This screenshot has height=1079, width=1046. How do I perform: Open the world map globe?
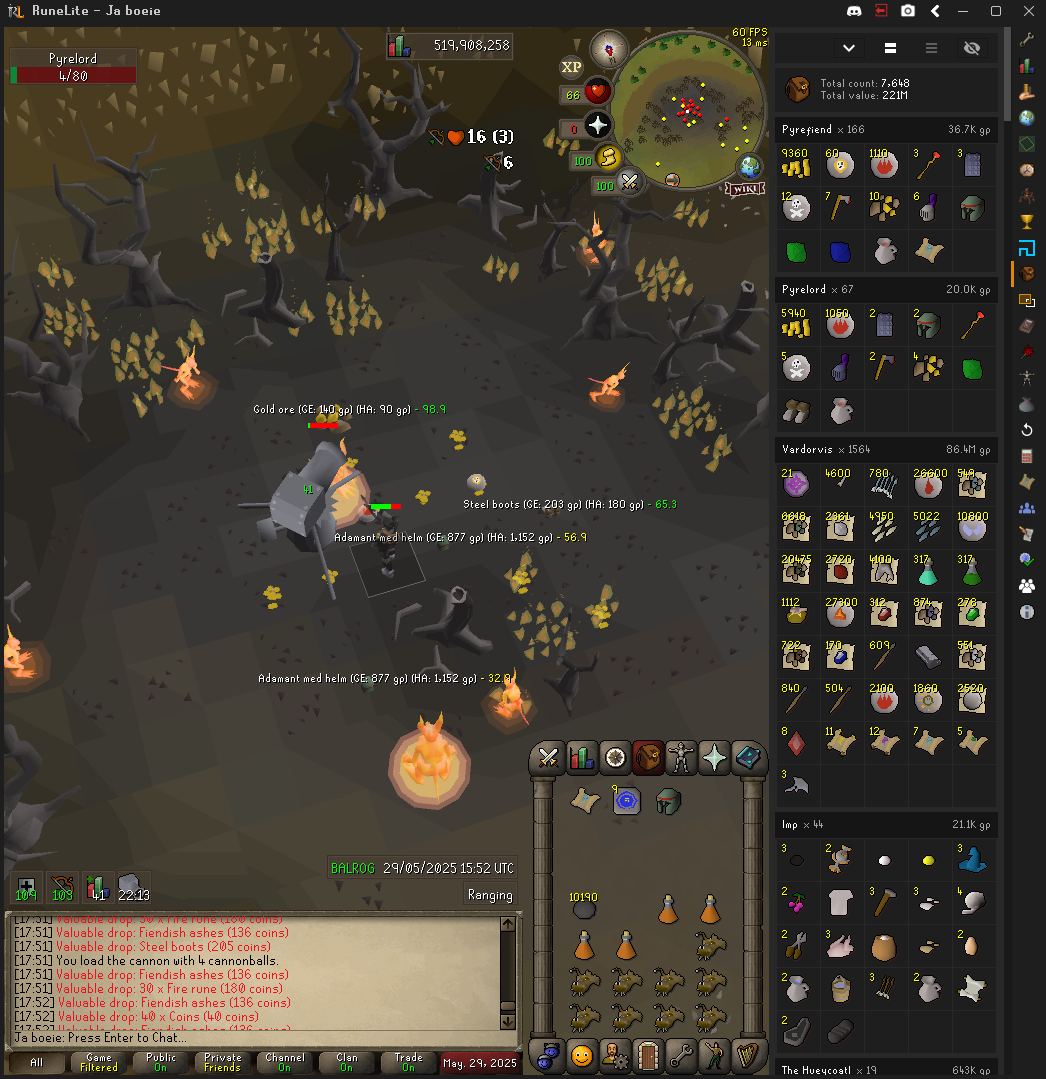click(749, 167)
